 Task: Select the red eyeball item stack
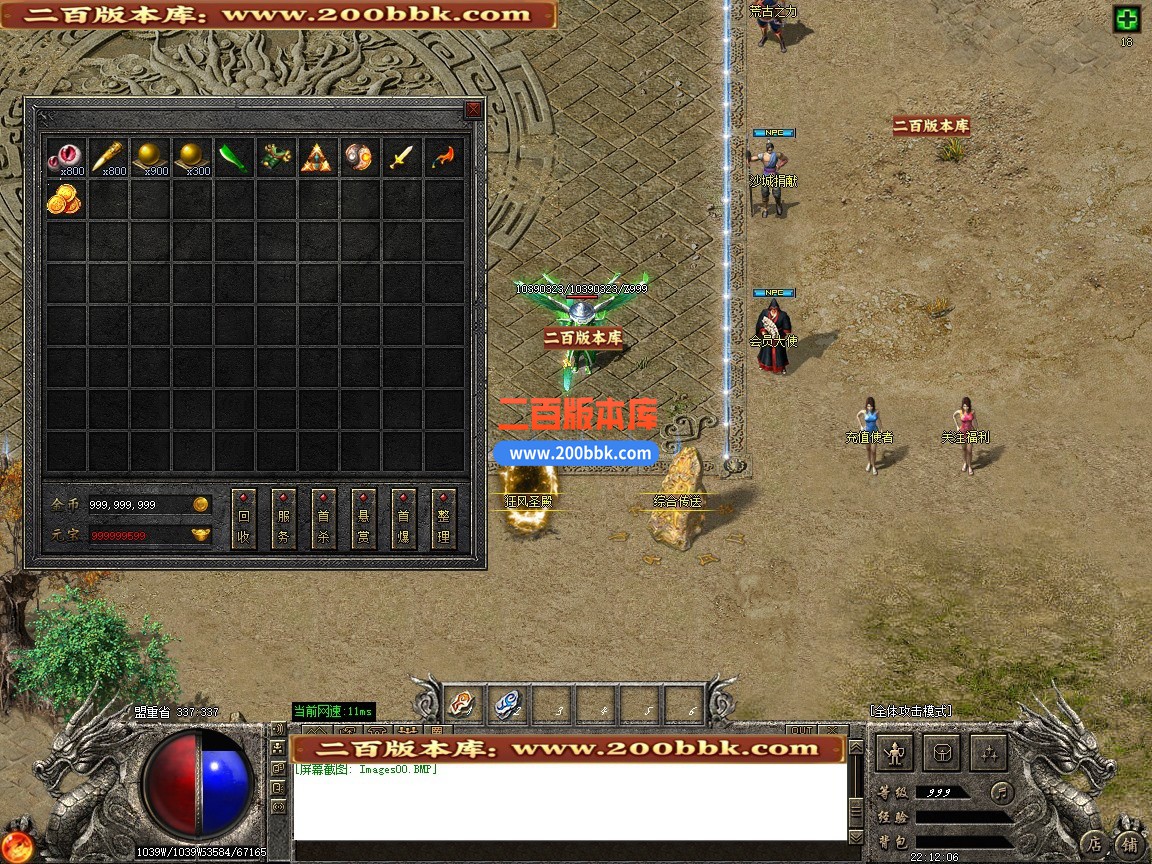pos(65,157)
